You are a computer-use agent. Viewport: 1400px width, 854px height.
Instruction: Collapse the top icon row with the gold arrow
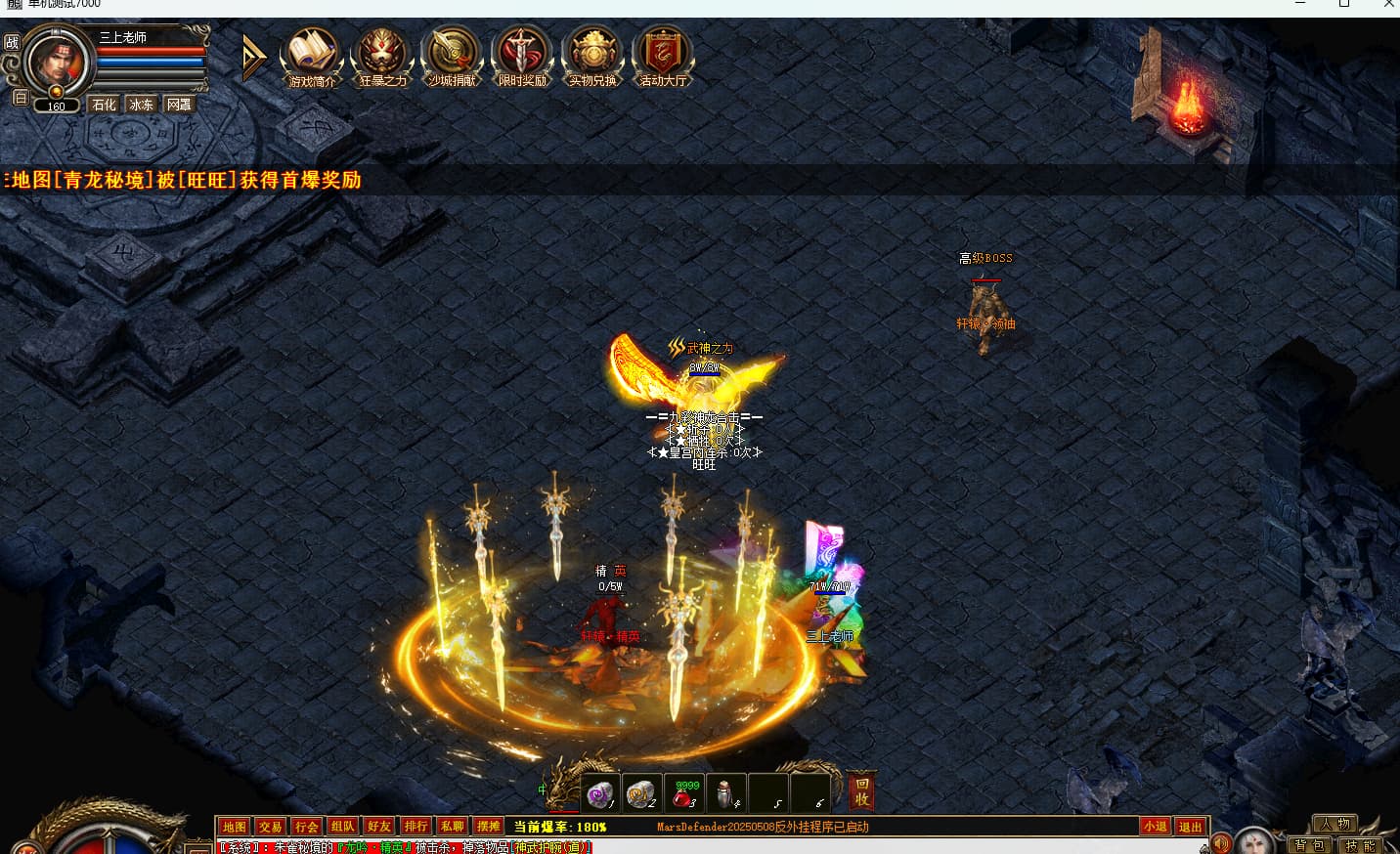(253, 57)
